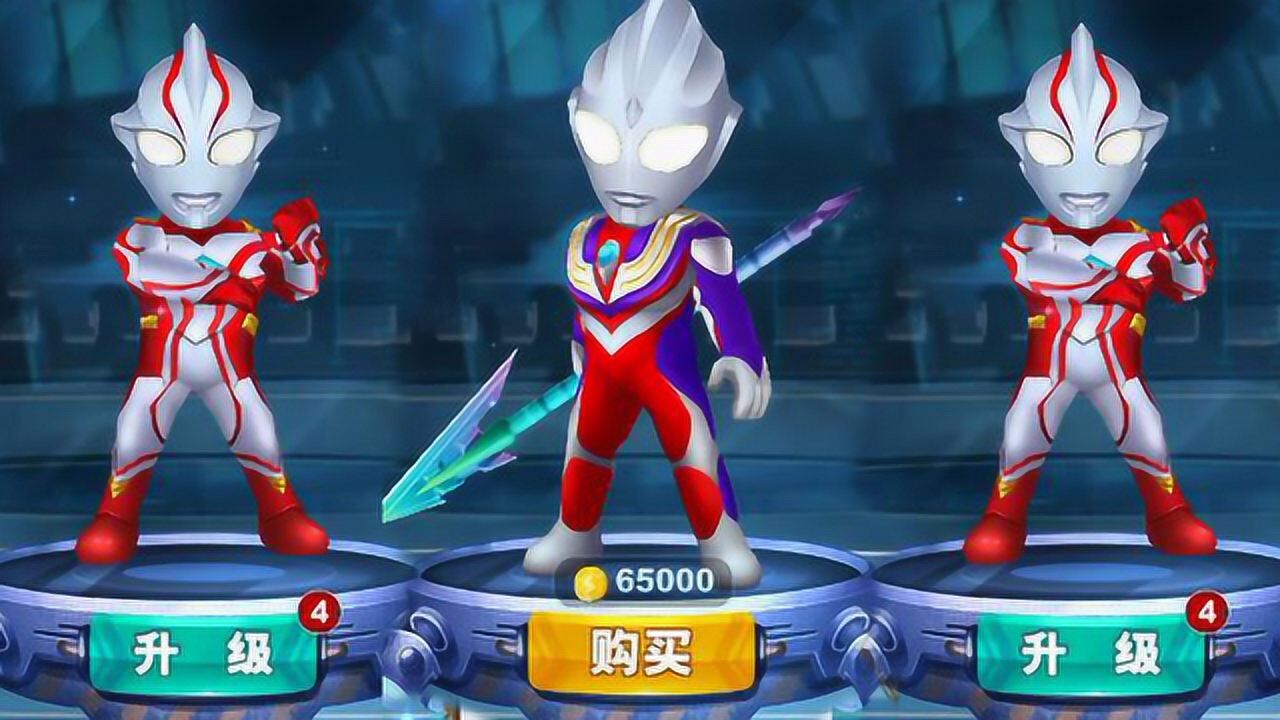Select the purple Ultraman holding a spear
This screenshot has width=1280, height=720.
coord(650,330)
